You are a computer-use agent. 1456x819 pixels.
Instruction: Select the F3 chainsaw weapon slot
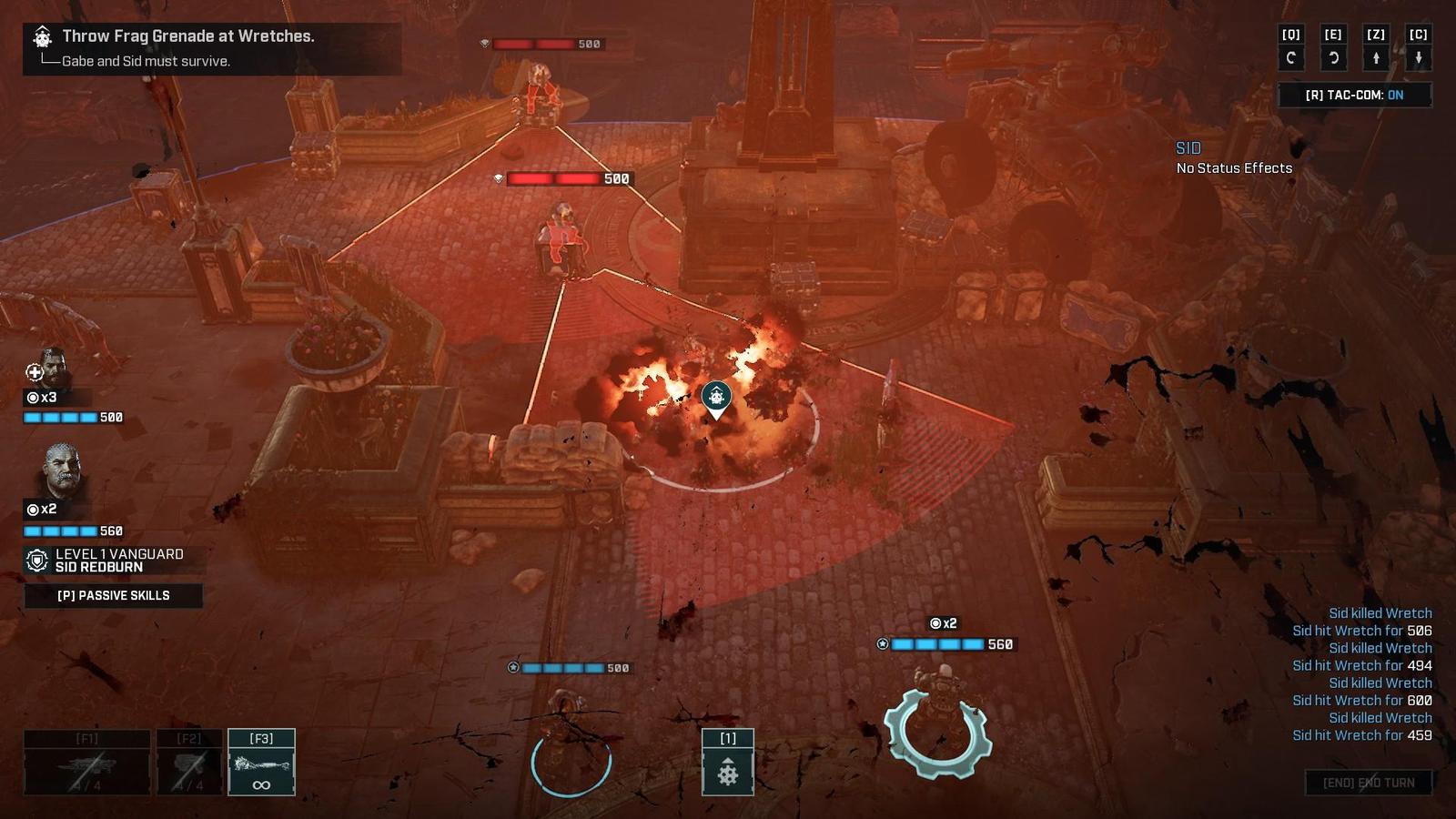pyautogui.click(x=261, y=763)
